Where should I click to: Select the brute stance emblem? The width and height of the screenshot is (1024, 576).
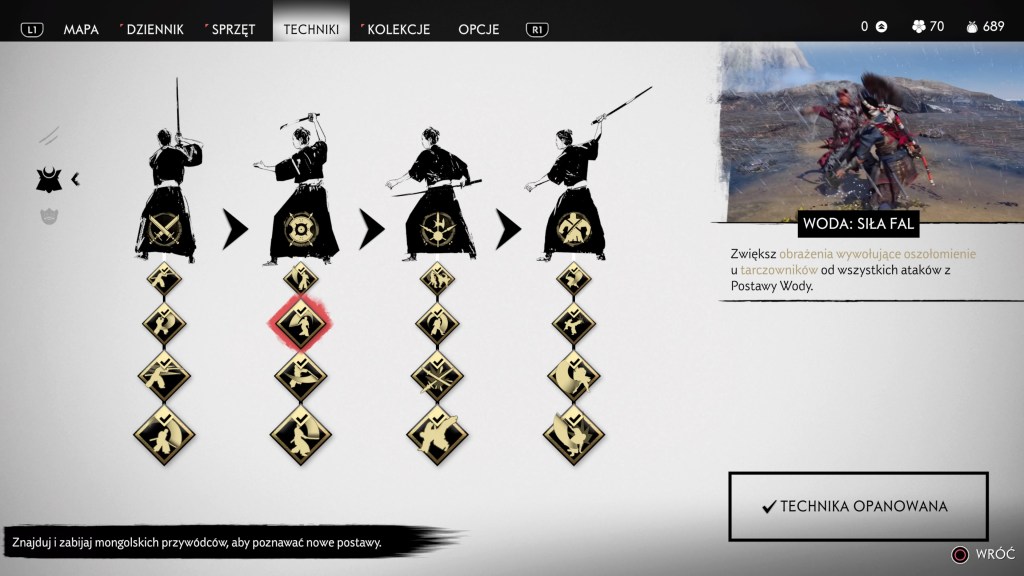(573, 229)
